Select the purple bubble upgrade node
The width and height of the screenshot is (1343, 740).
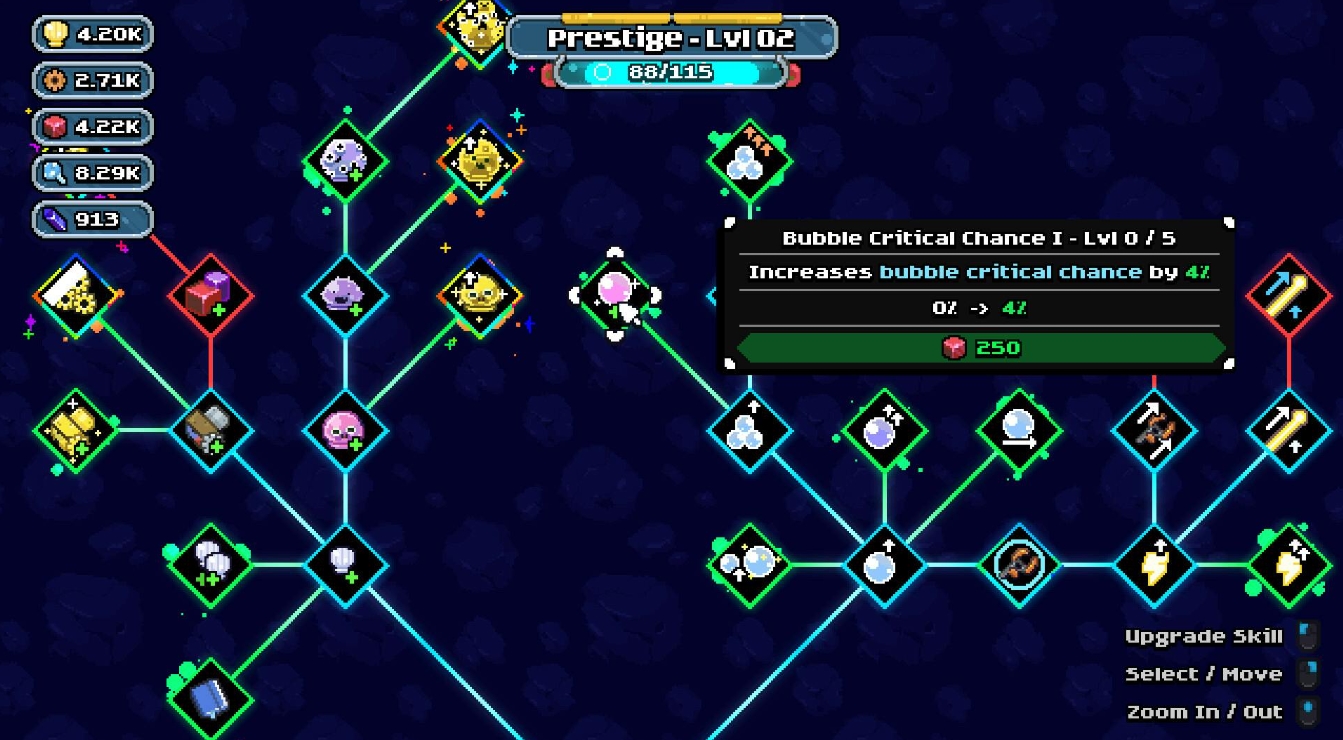tap(885, 430)
